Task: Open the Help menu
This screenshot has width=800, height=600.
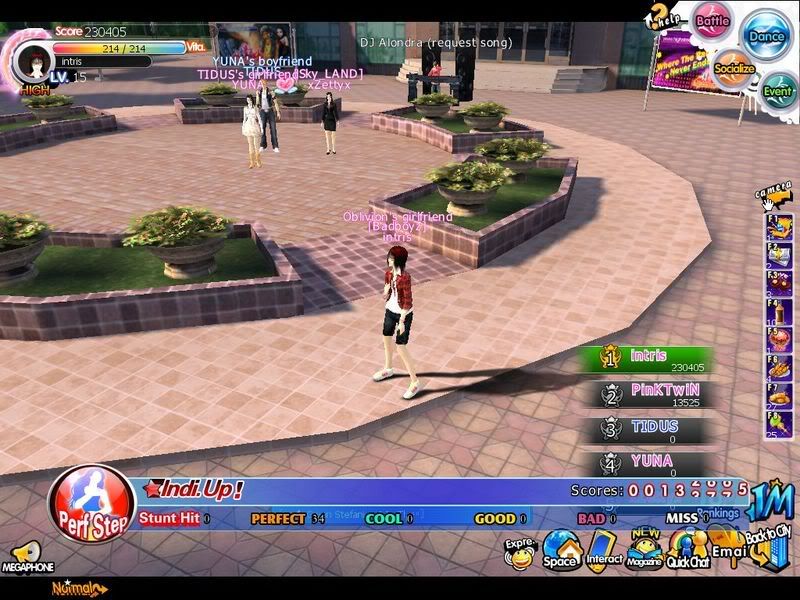Action: [662, 15]
